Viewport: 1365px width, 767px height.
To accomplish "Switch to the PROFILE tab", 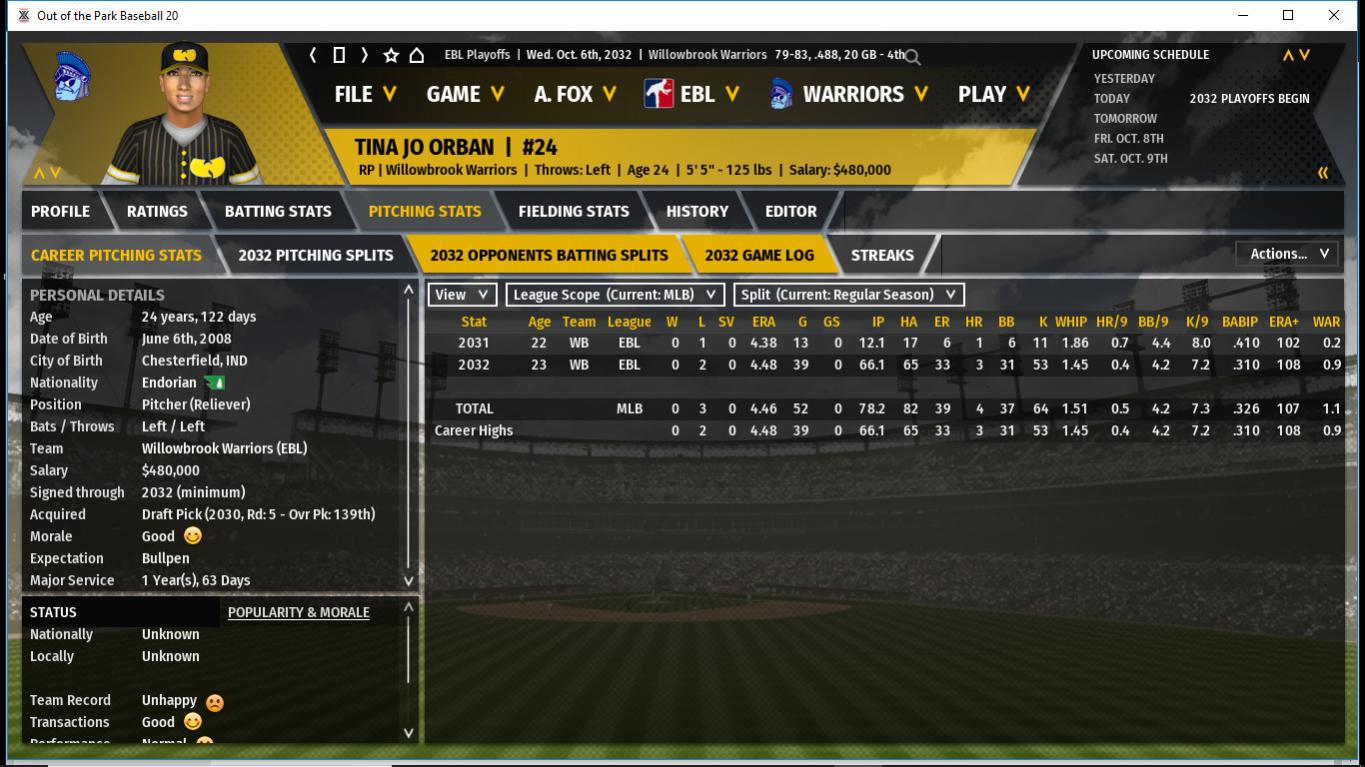I will click(x=60, y=211).
